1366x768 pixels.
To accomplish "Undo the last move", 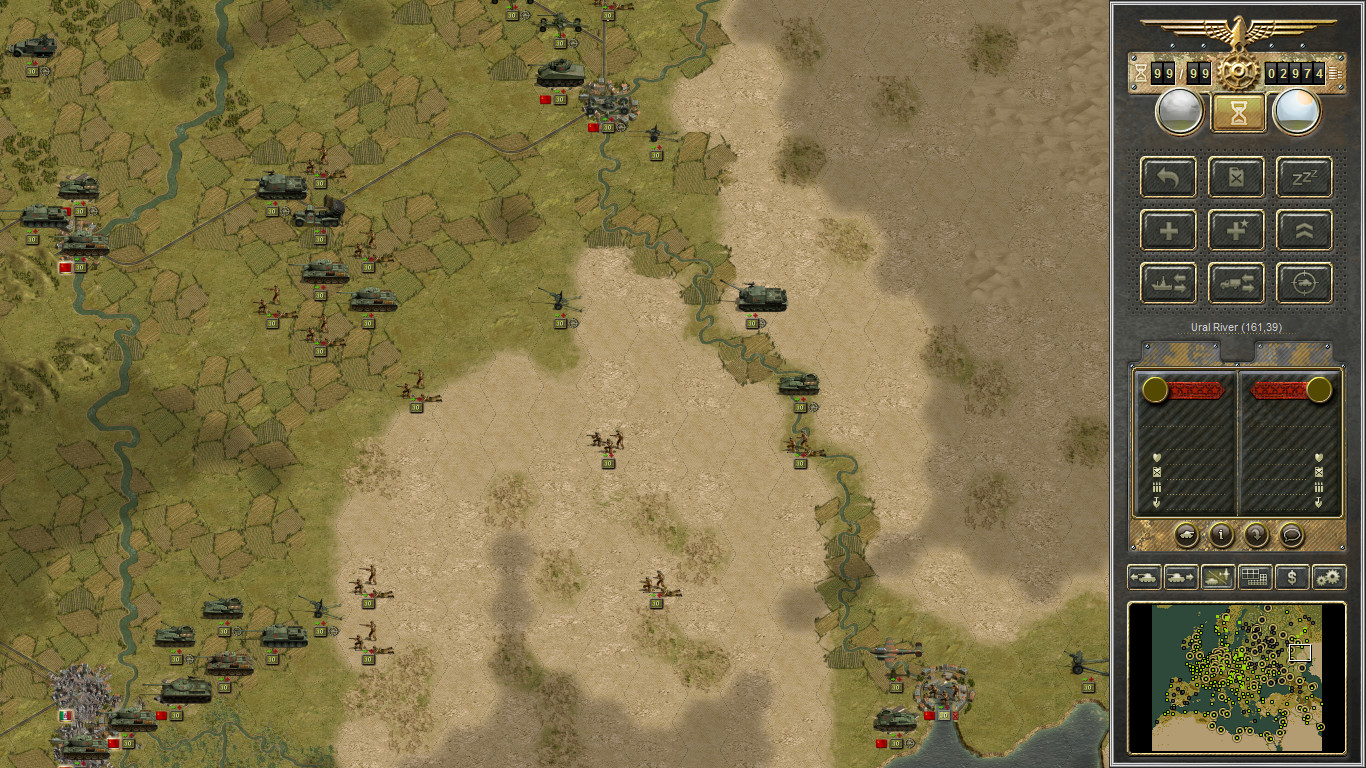I will click(x=1168, y=177).
